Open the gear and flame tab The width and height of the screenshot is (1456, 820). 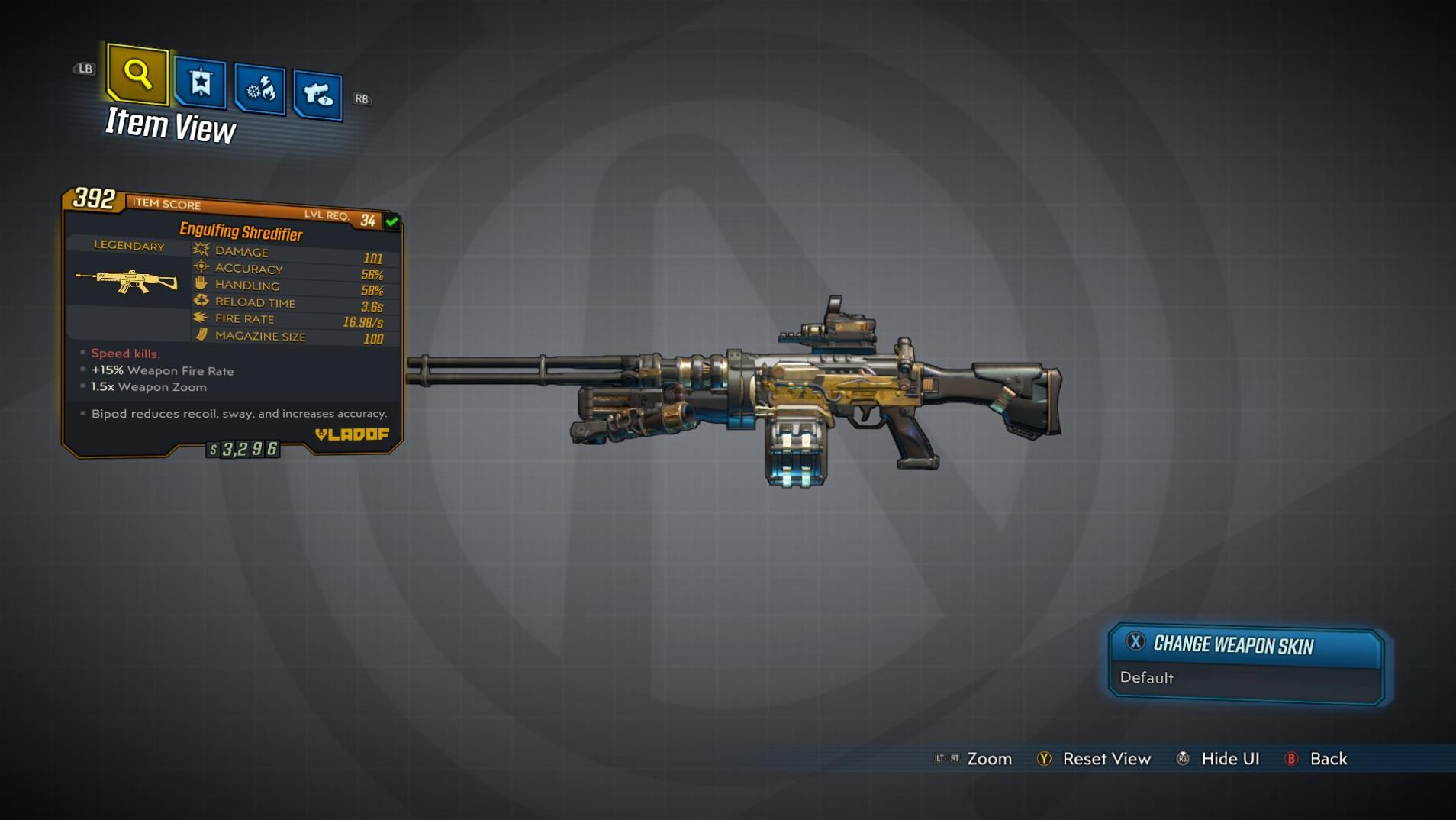click(260, 89)
